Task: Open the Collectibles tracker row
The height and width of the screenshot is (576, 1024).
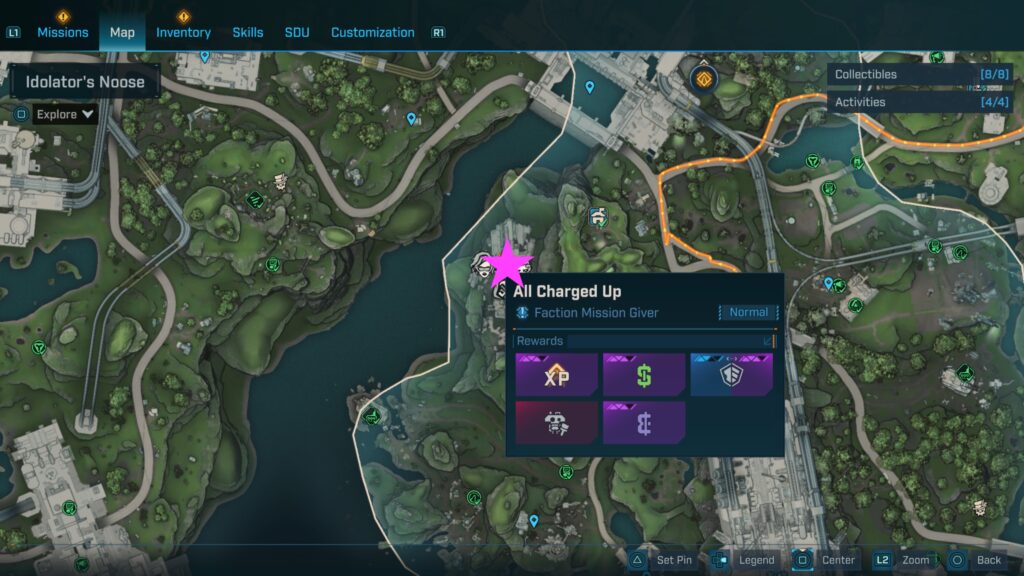Action: pyautogui.click(x=919, y=74)
